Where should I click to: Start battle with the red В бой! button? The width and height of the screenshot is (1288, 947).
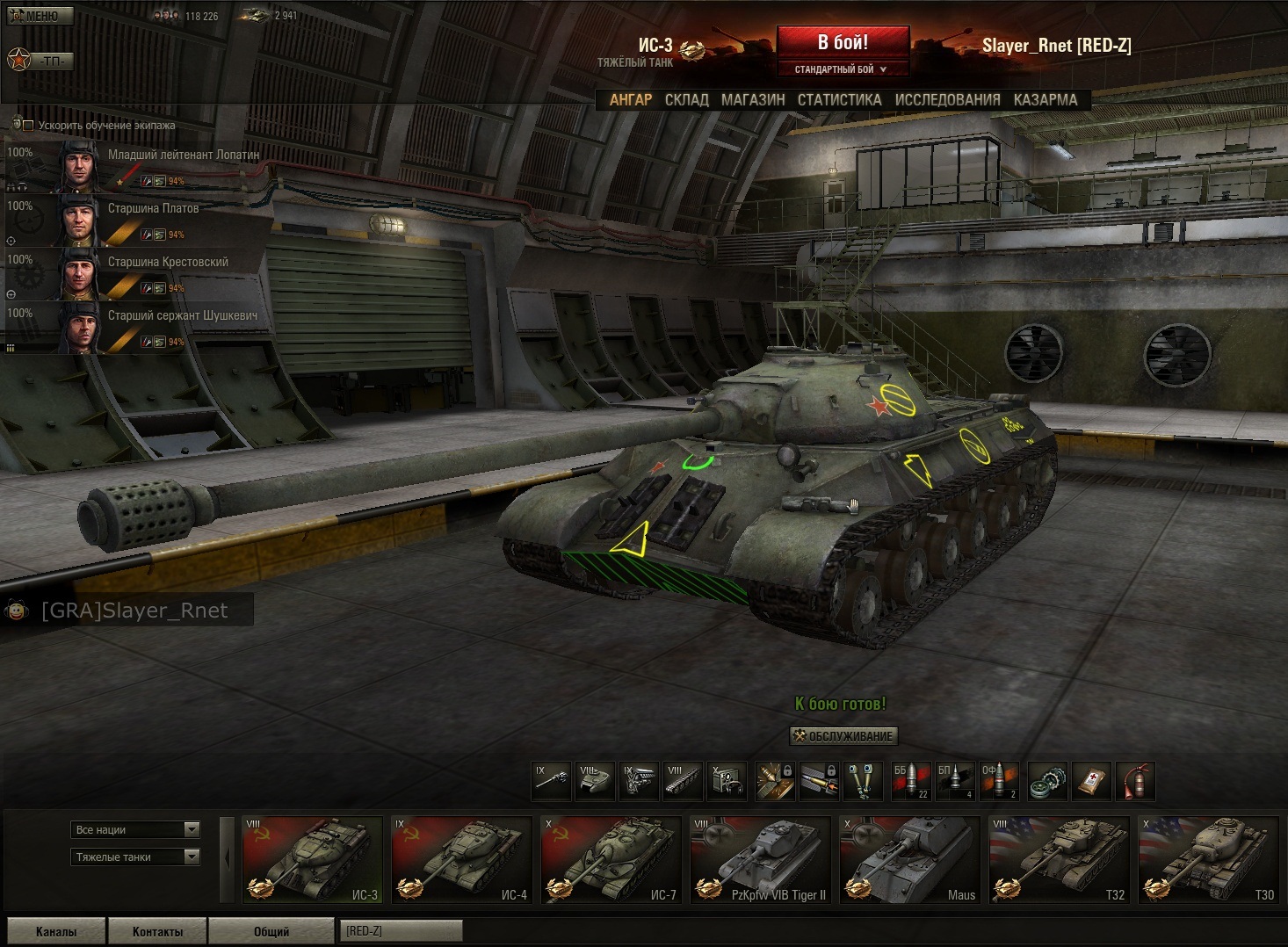(842, 42)
